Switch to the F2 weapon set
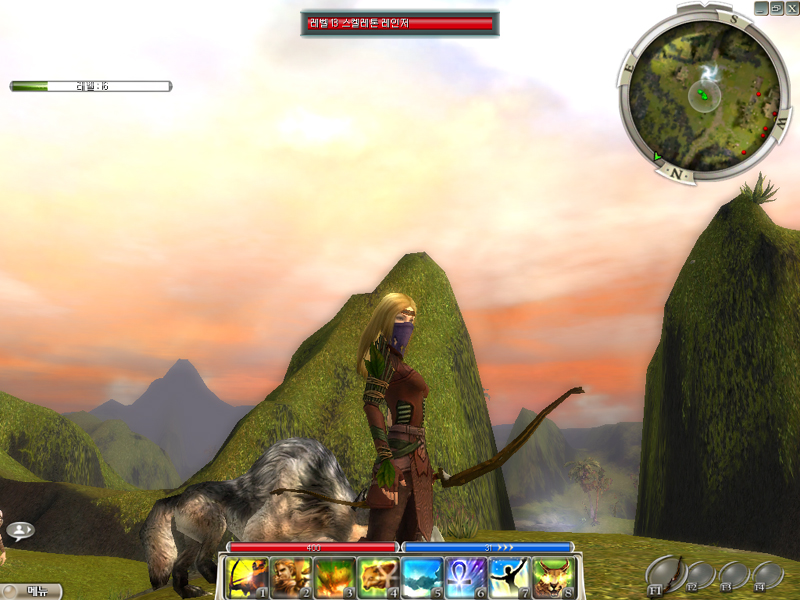Screen dimensions: 800x600 click(699, 576)
